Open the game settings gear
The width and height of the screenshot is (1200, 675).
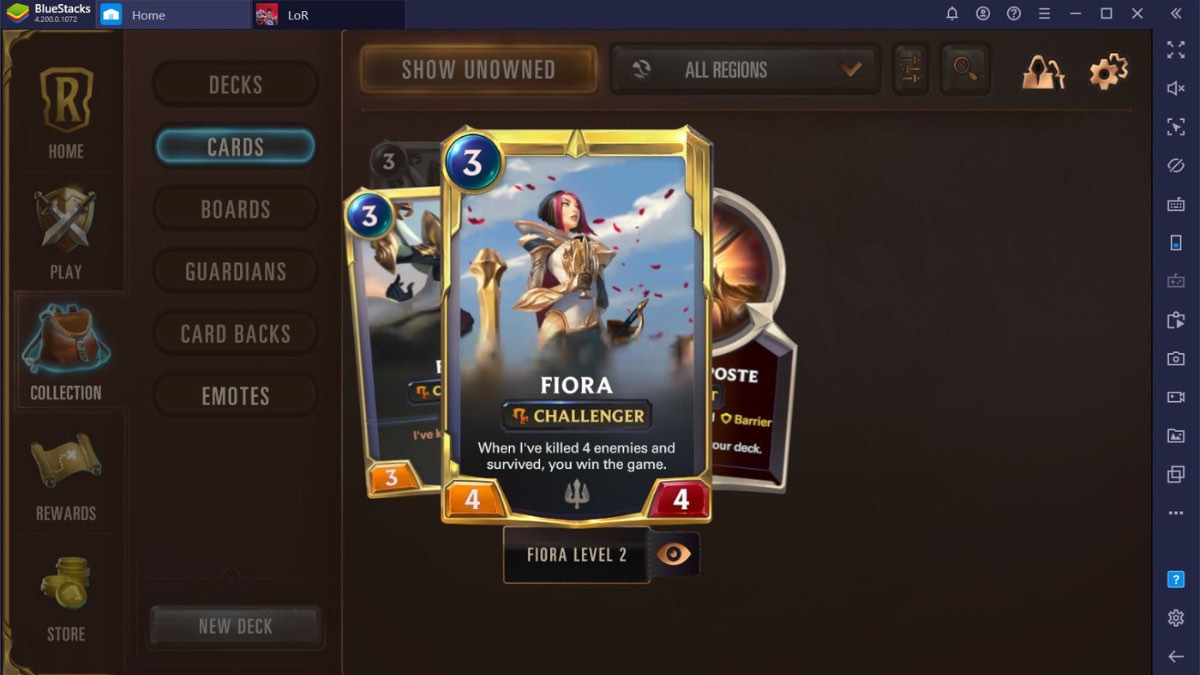click(1108, 71)
